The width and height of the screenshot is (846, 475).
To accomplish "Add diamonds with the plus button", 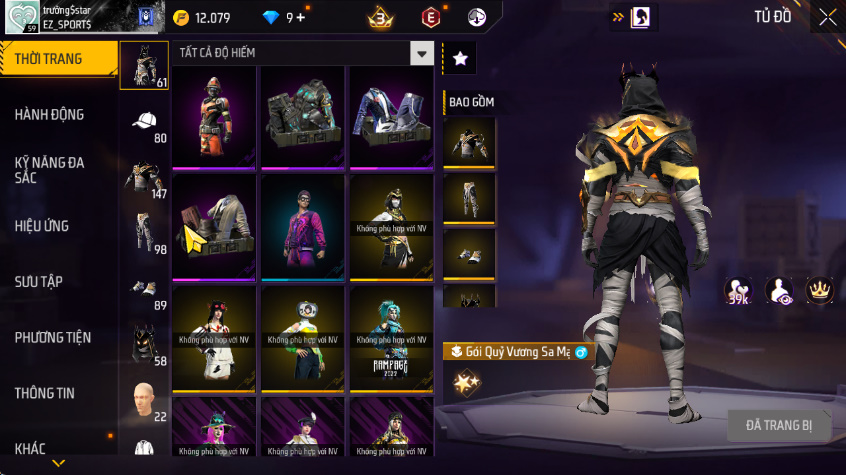I will click(x=301, y=17).
